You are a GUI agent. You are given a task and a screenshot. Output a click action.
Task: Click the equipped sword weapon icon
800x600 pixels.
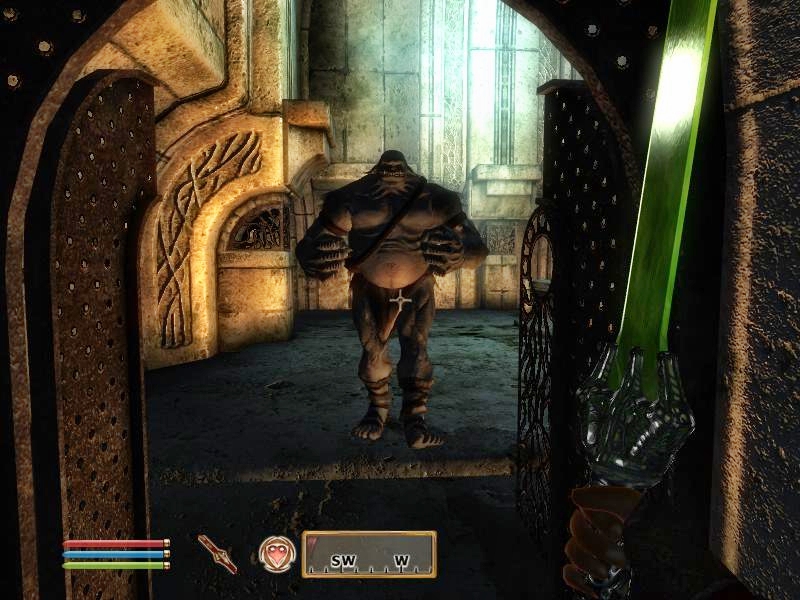click(217, 553)
